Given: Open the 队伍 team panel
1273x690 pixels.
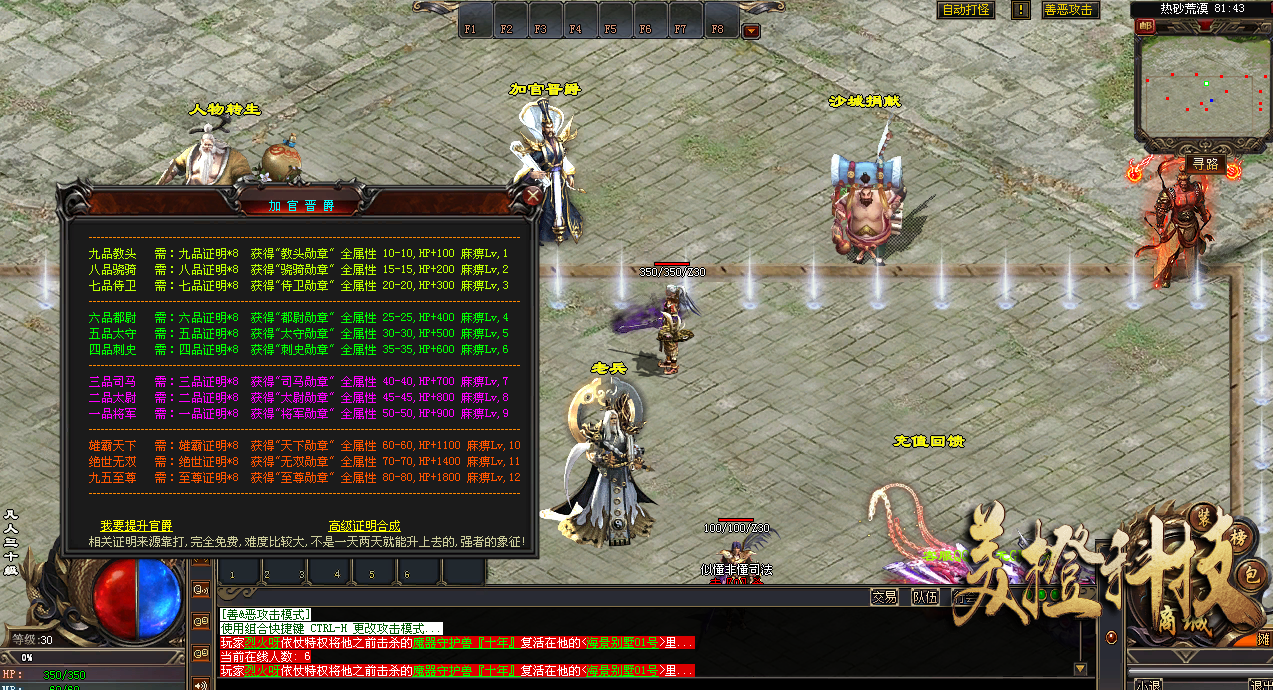Looking at the screenshot, I should 925,597.
